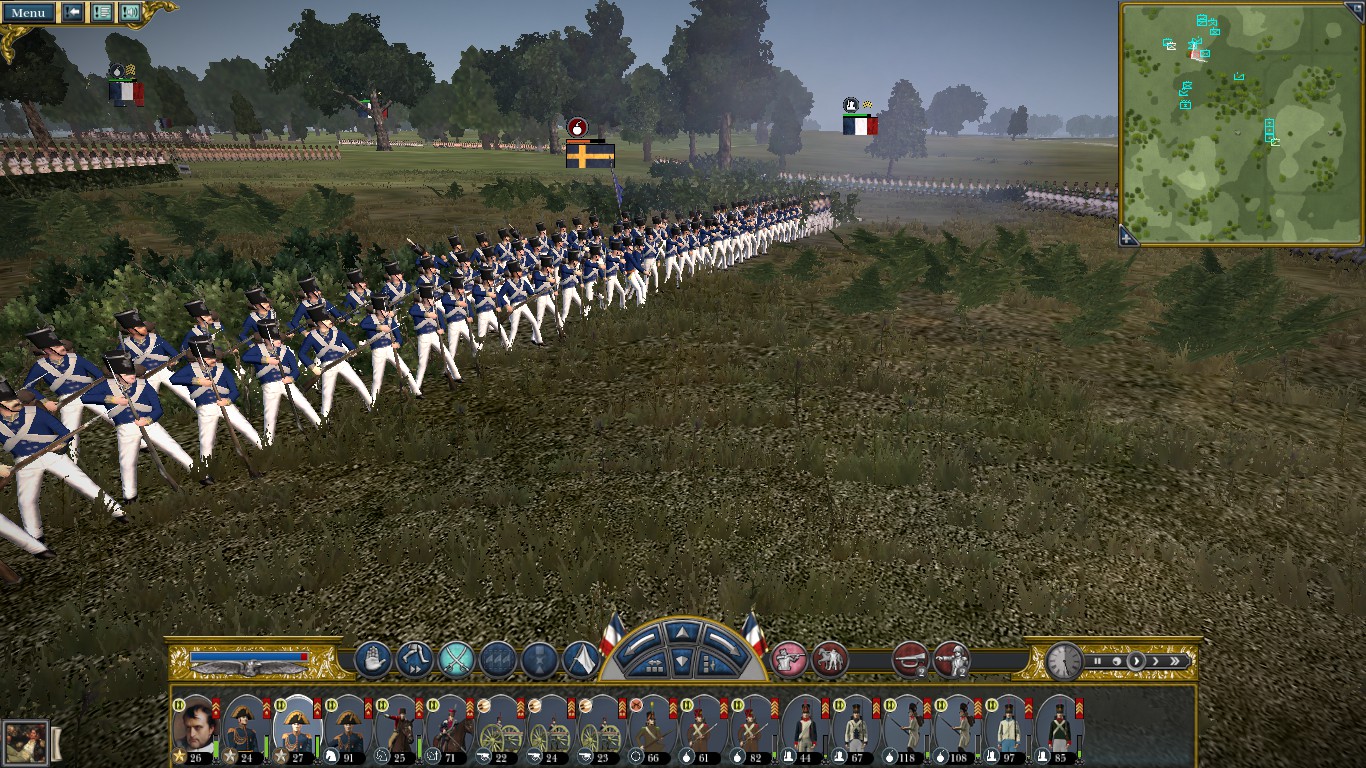
Task: Move formation forward with the up arrow
Action: pyautogui.click(x=681, y=633)
